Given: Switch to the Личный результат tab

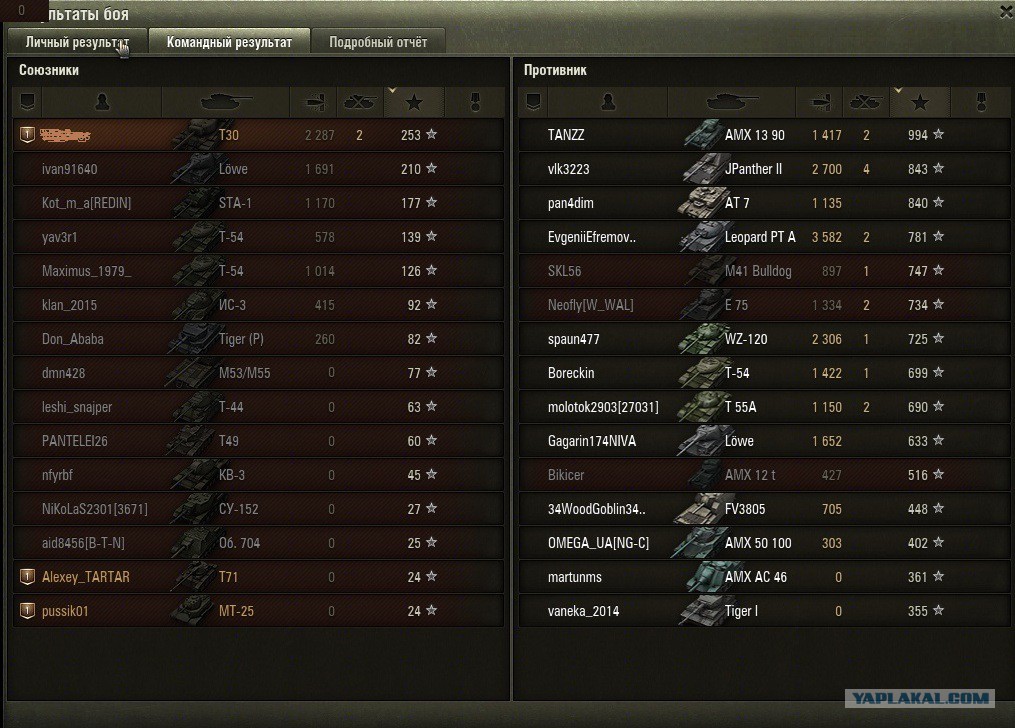Looking at the screenshot, I should pos(77,42).
